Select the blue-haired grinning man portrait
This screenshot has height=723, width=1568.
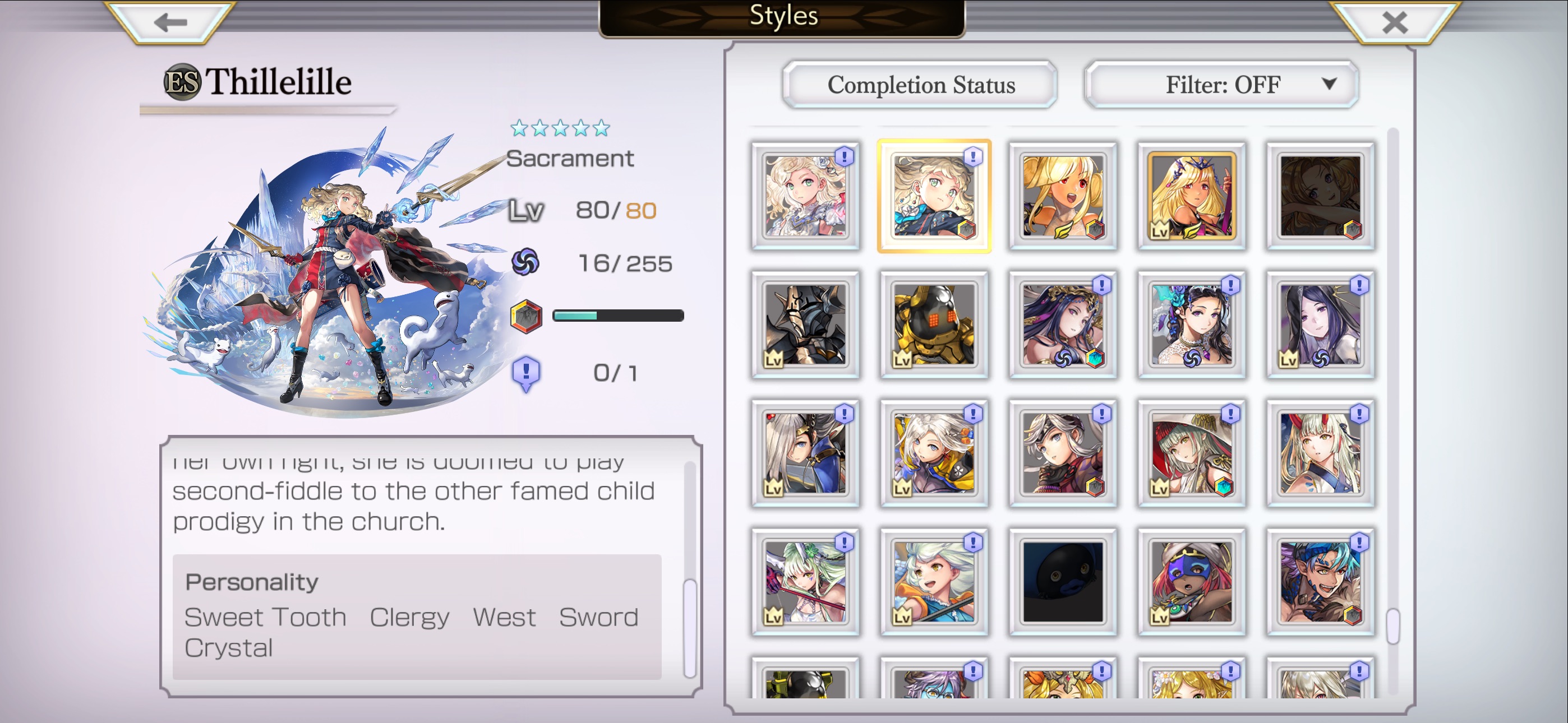1320,582
